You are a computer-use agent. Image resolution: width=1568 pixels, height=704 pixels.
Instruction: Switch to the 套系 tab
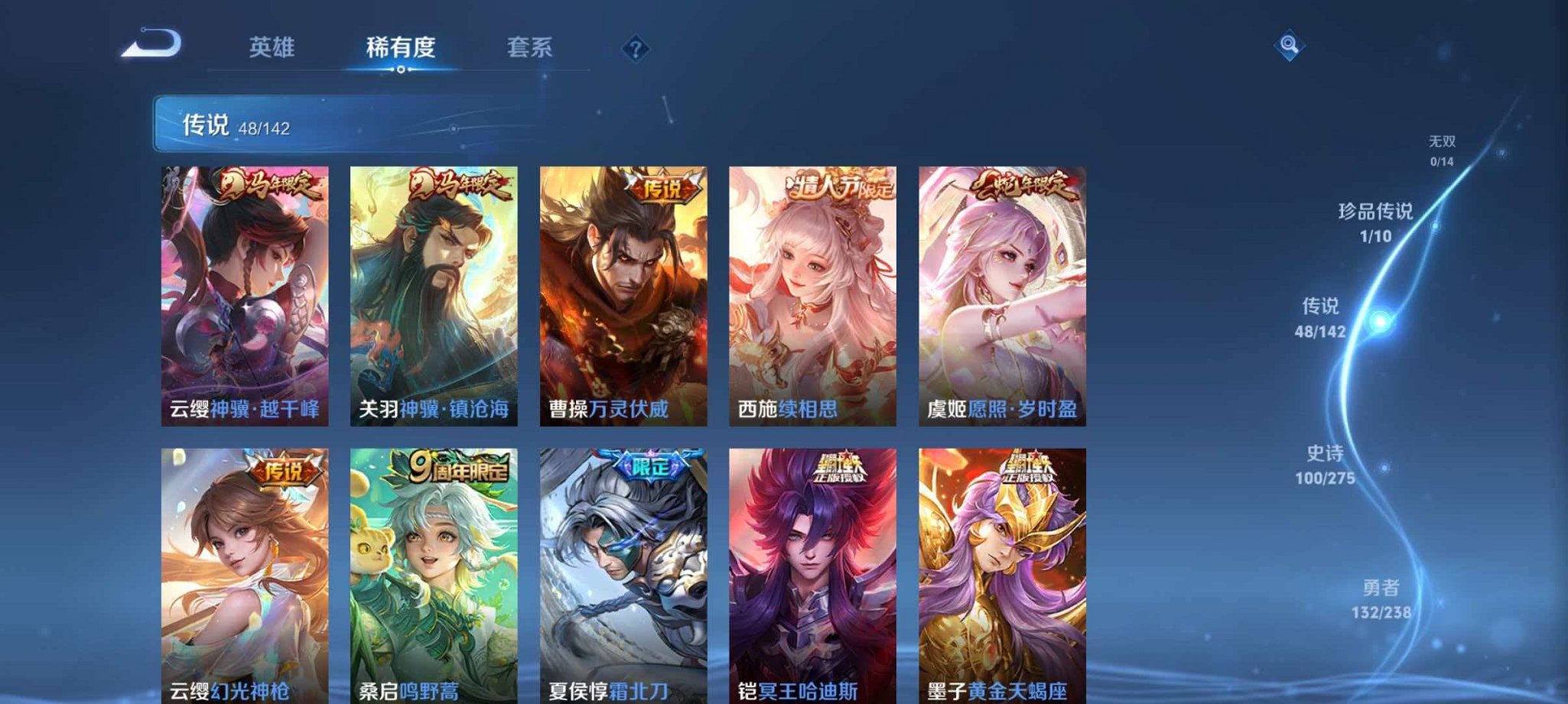pos(530,47)
